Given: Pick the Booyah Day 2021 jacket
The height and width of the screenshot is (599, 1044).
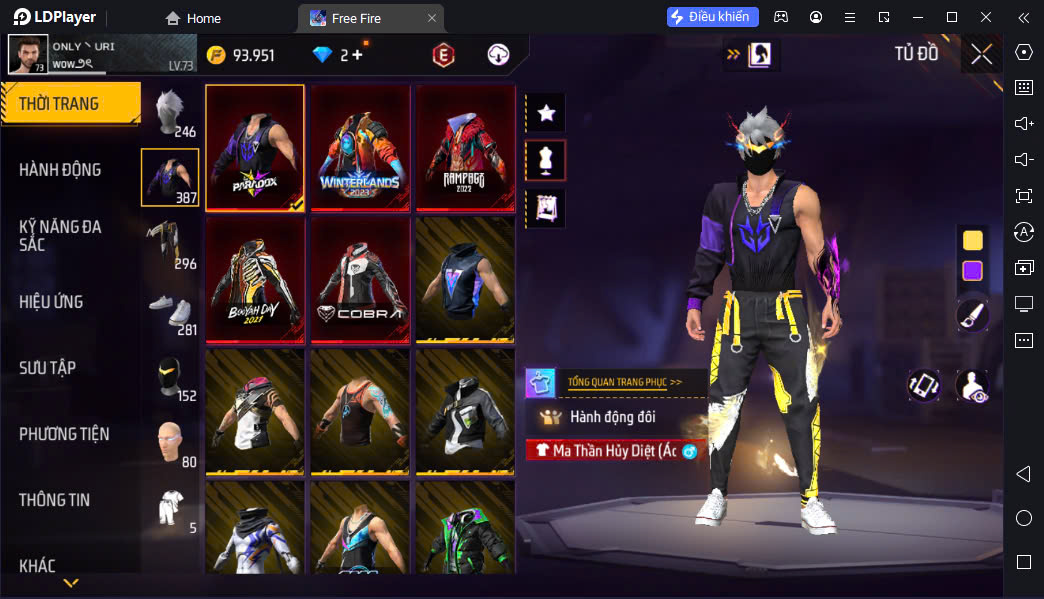Looking at the screenshot, I should coord(255,279).
